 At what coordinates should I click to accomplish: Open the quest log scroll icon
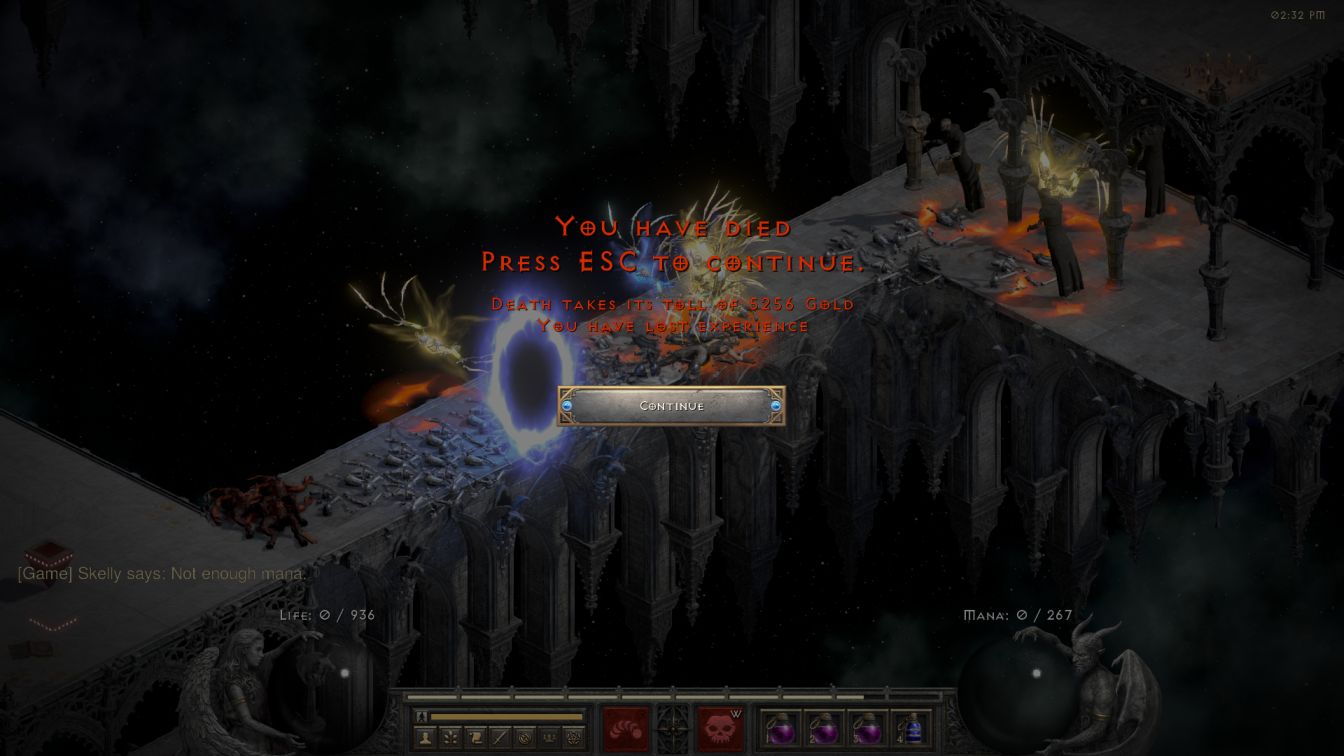pos(475,738)
